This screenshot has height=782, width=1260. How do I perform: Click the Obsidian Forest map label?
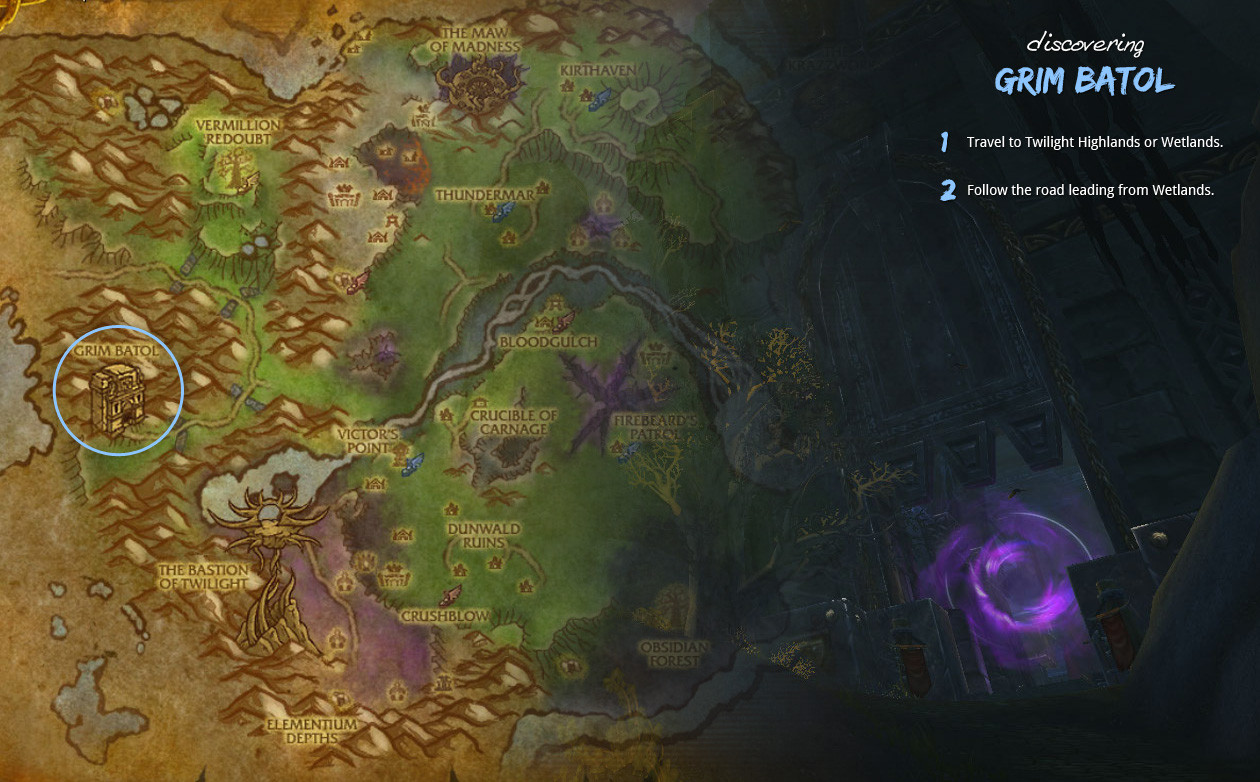point(674,653)
